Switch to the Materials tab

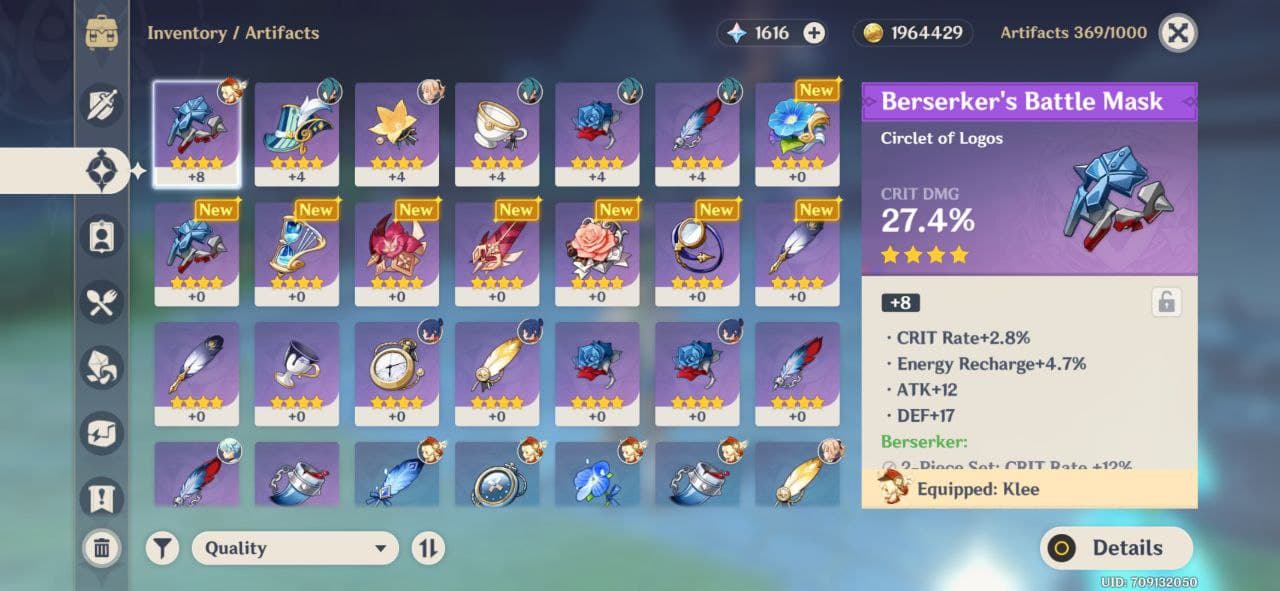tap(102, 368)
